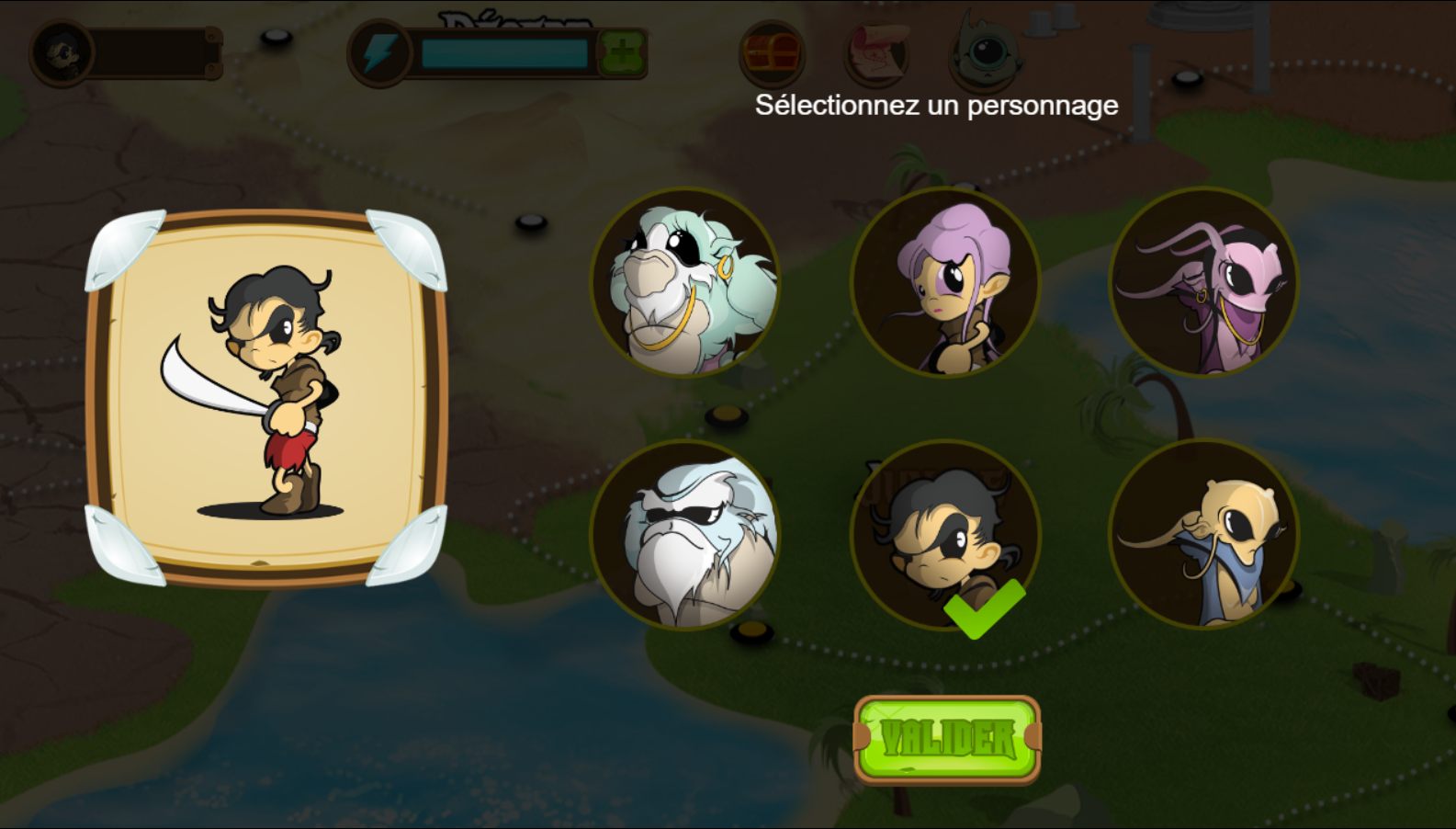The height and width of the screenshot is (829, 1456).
Task: Choose the purple-haired girl portrait
Action: [x=945, y=282]
